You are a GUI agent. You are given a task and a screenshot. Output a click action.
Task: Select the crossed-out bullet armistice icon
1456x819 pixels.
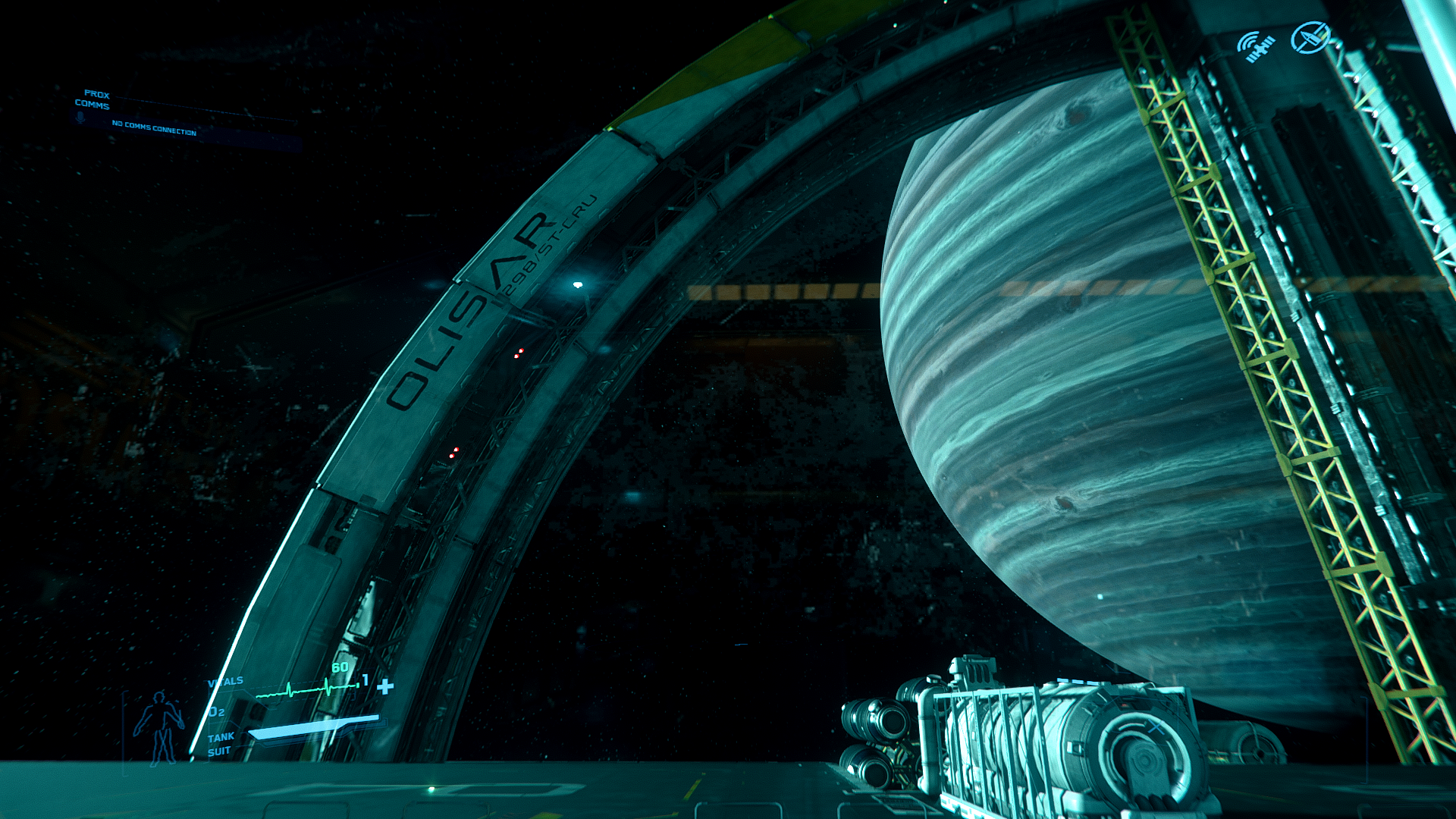[x=1310, y=38]
